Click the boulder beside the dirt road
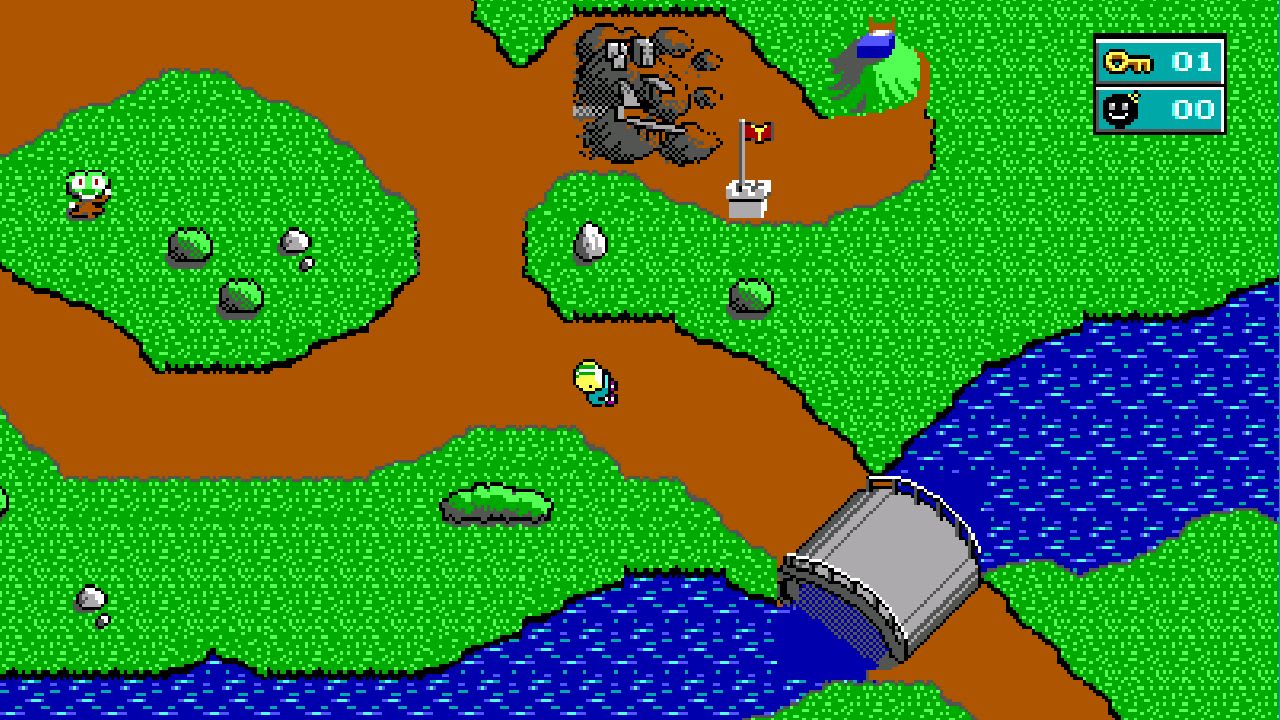This screenshot has height=720, width=1280. [750, 295]
